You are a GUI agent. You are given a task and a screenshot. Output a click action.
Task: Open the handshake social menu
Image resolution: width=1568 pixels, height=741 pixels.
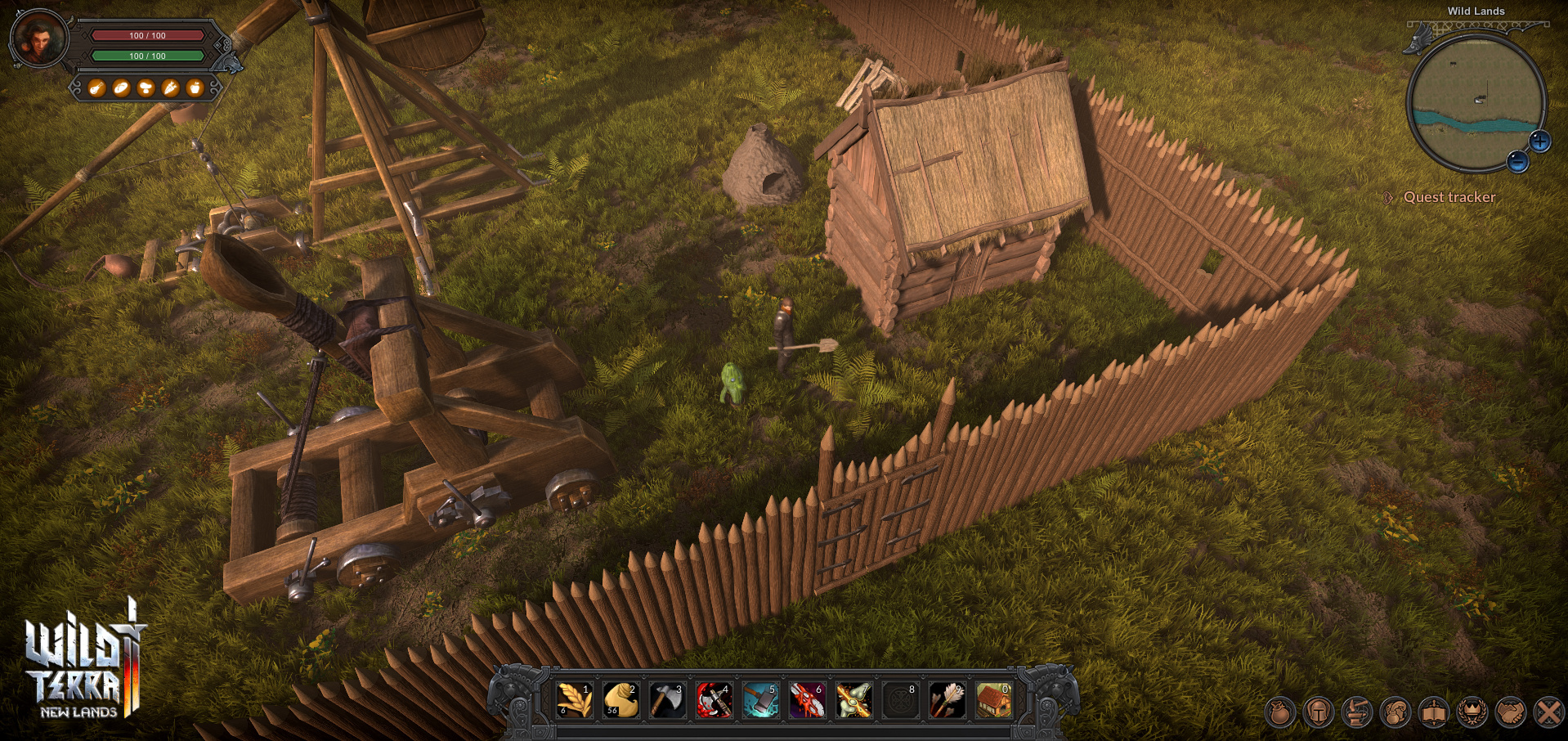pyautogui.click(x=1510, y=712)
